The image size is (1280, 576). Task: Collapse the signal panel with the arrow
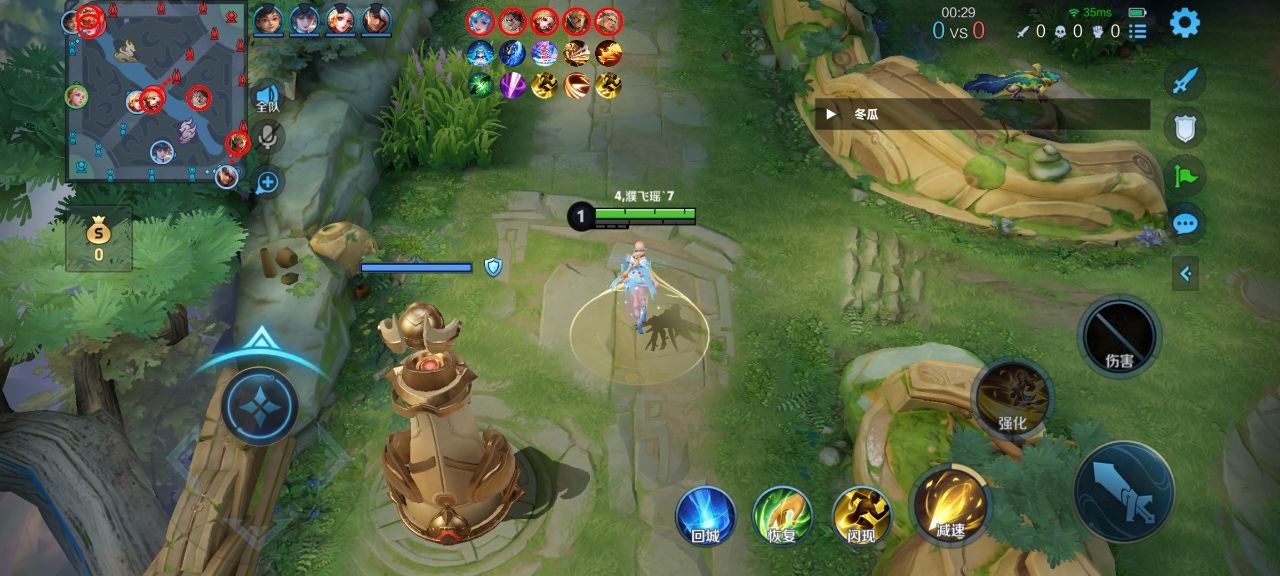[x=1185, y=272]
